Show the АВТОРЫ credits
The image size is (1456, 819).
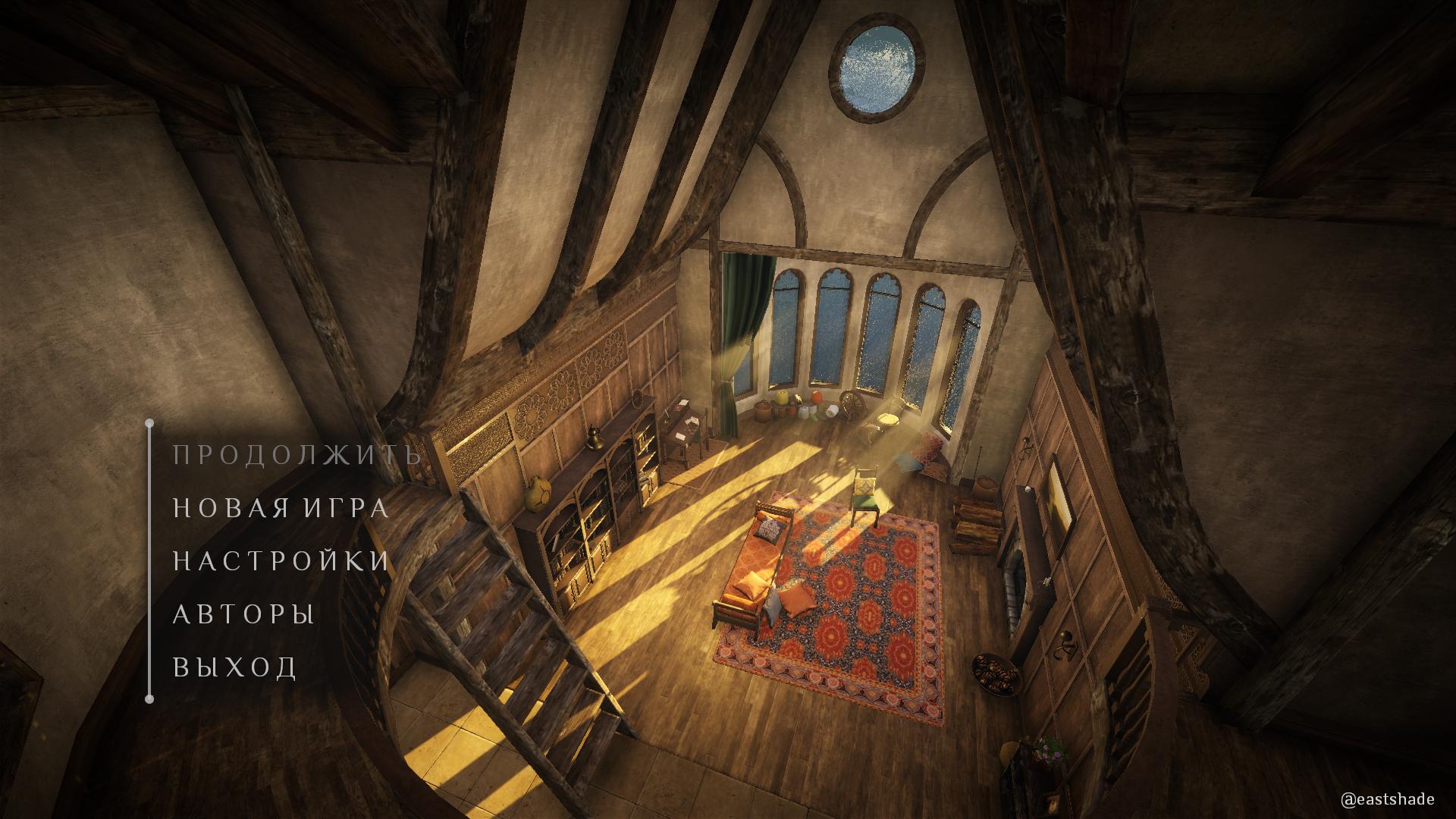tap(244, 614)
